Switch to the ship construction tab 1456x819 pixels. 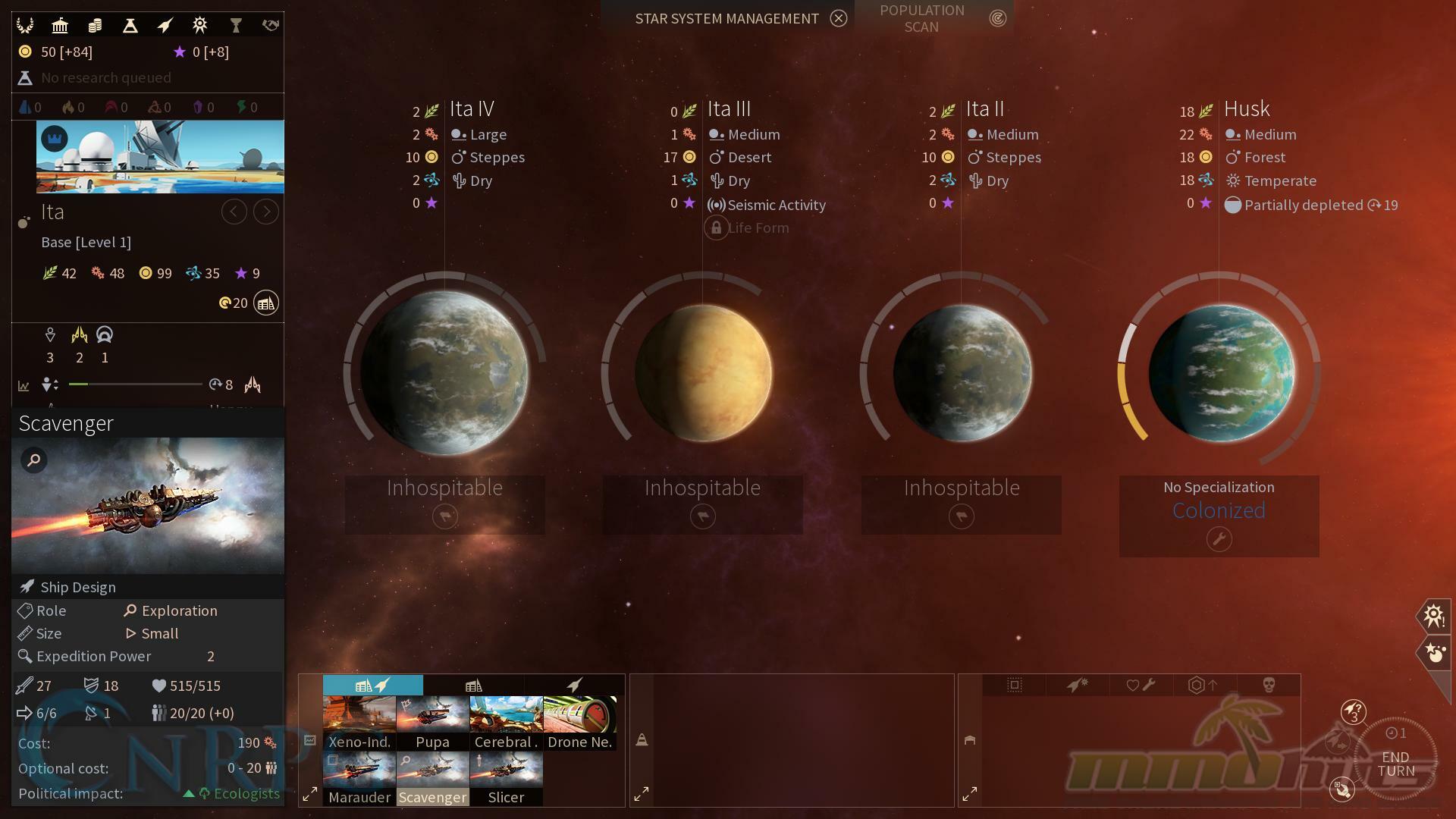point(575,685)
